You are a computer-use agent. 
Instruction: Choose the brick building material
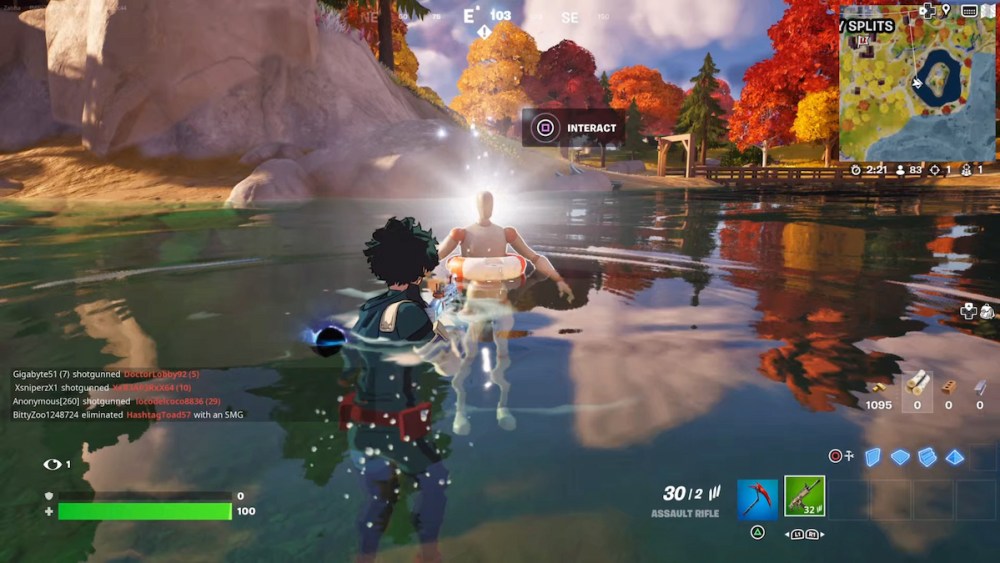pyautogui.click(x=949, y=386)
